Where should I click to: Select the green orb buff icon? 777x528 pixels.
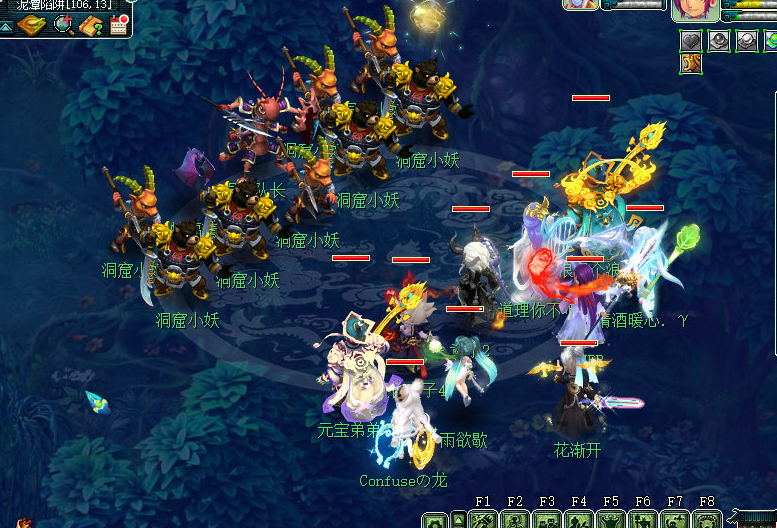[770, 41]
